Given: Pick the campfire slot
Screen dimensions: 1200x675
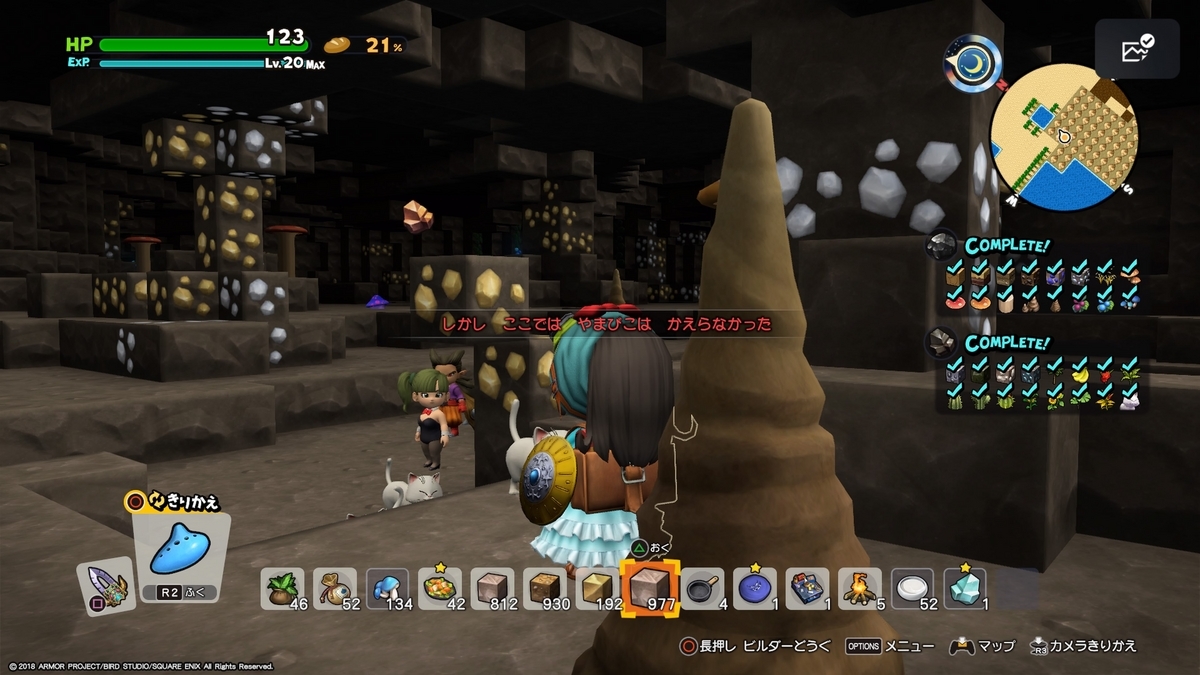Looking at the screenshot, I should 860,588.
